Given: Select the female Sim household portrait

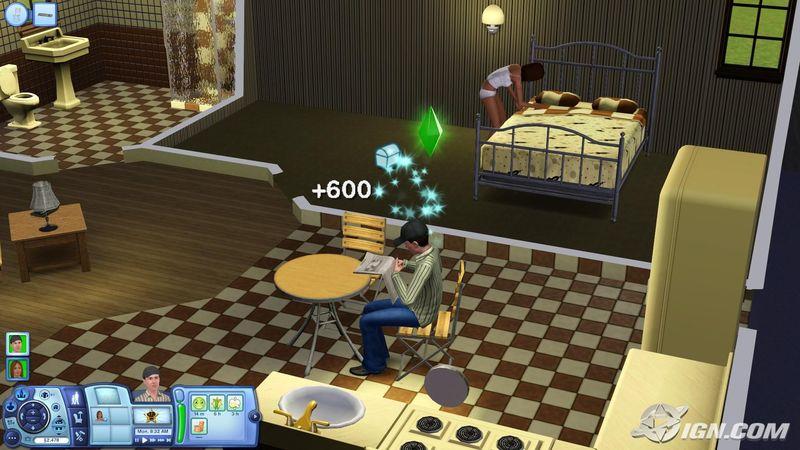Looking at the screenshot, I should tap(17, 369).
